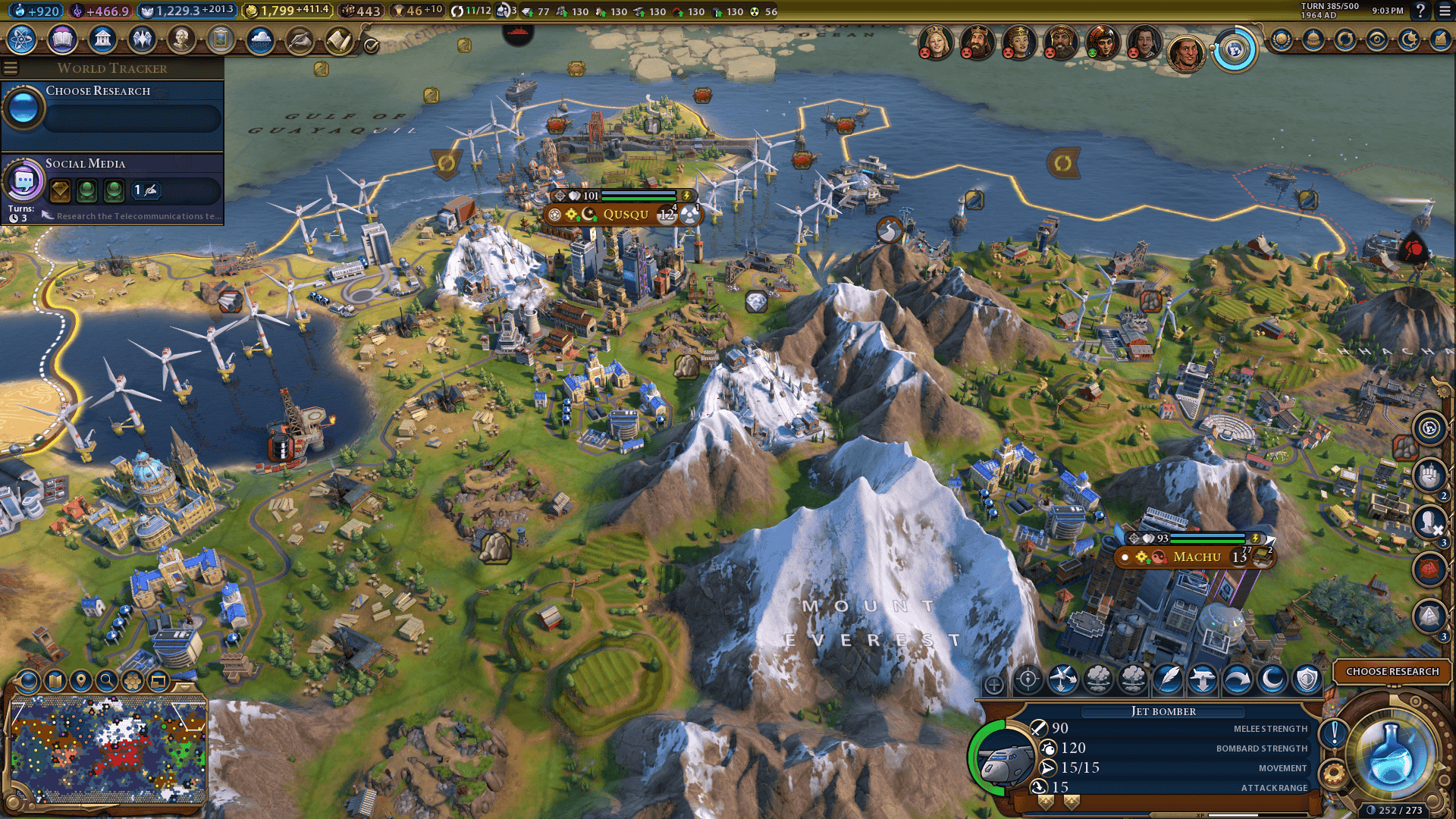Open the World Congress globe ring icon

(1235, 51)
